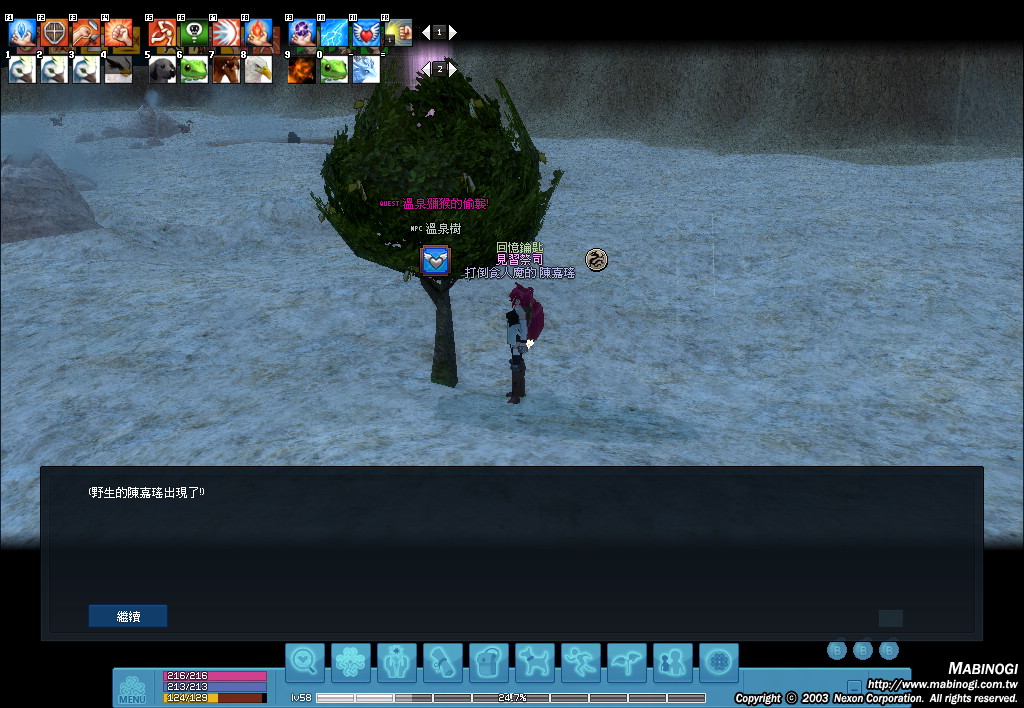
Task: Click the 繼續 (continue) dialogue button
Action: [128, 616]
